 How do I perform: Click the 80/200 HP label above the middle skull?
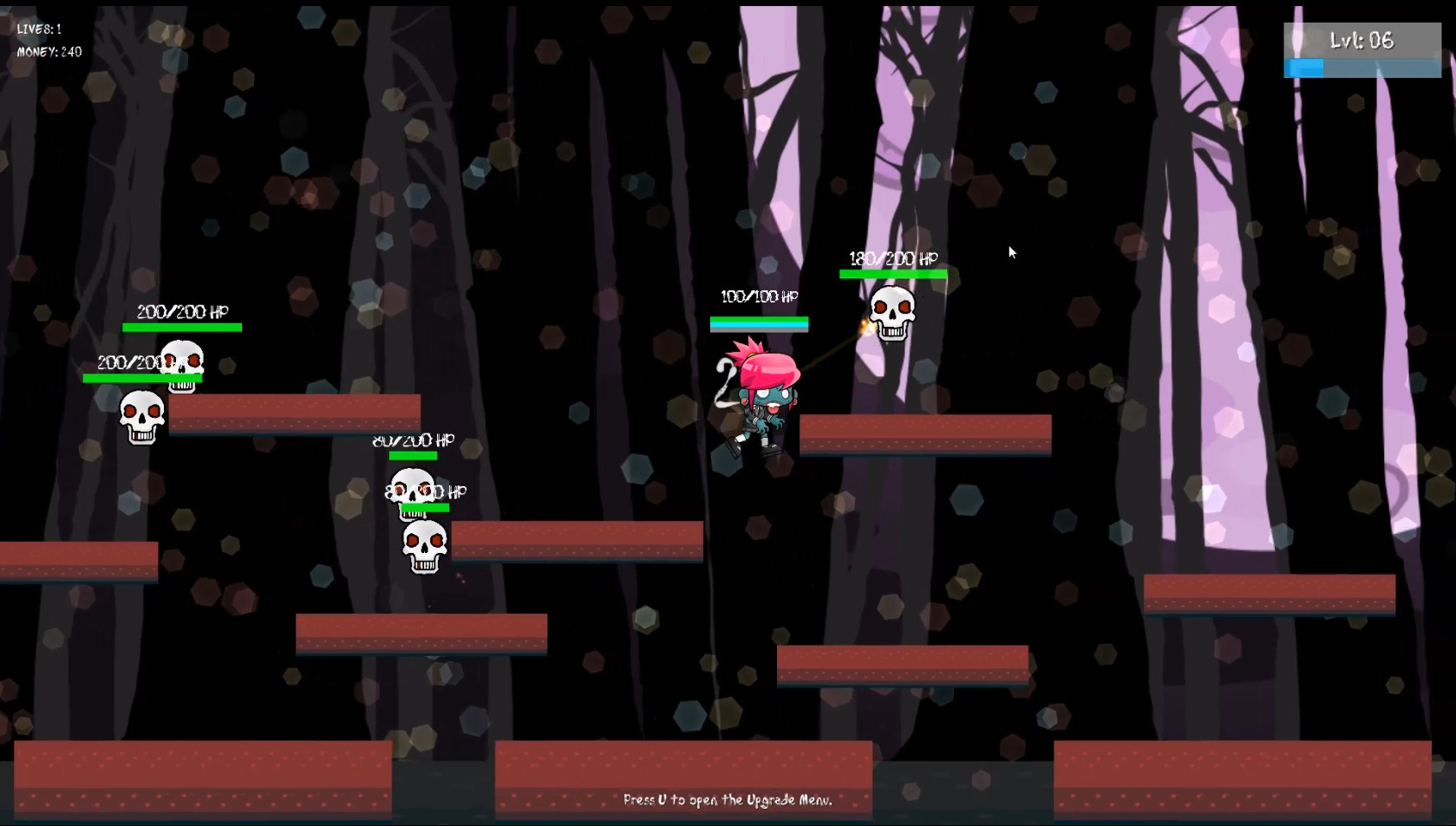click(x=412, y=440)
